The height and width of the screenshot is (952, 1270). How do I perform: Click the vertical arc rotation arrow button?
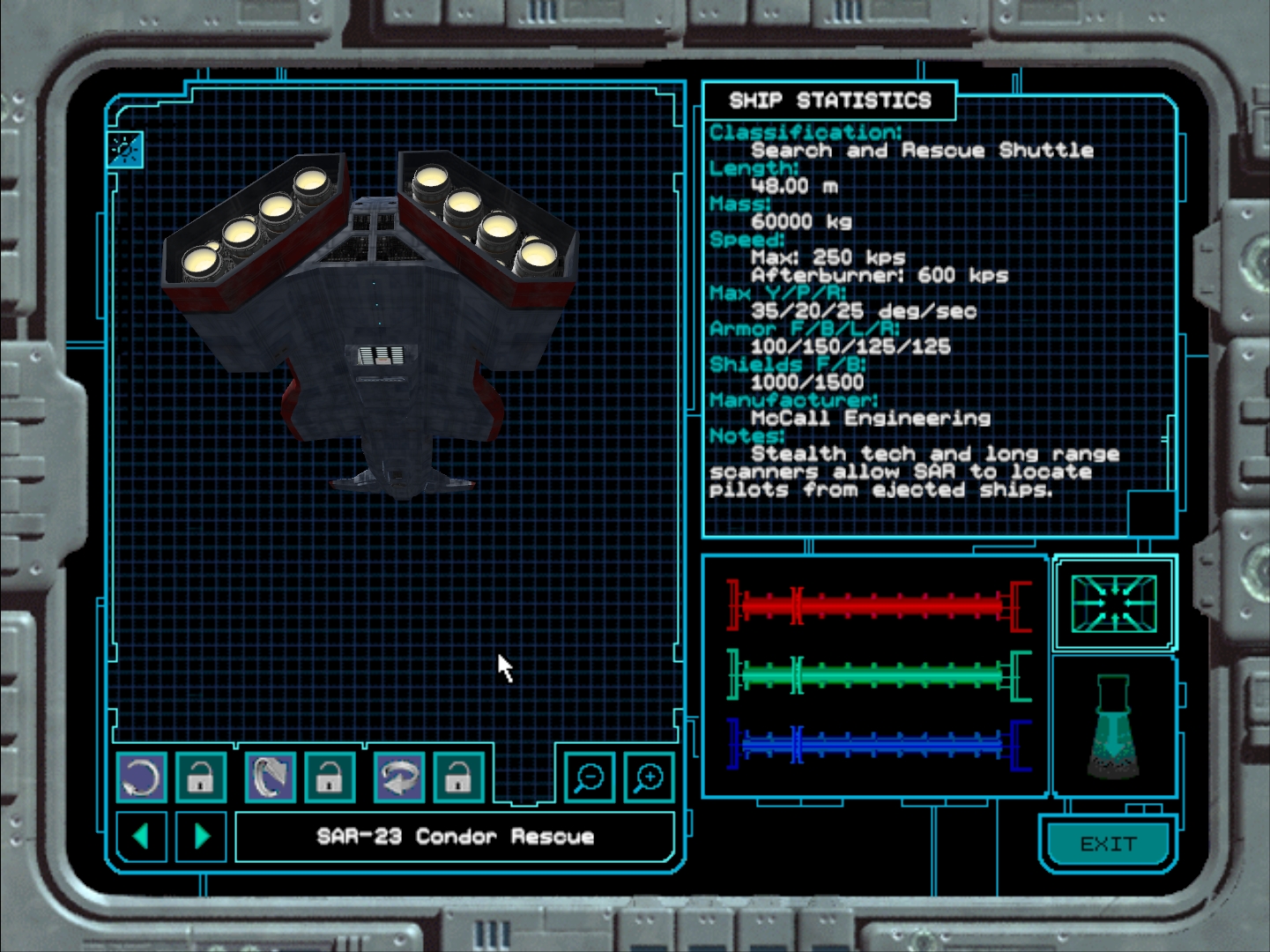270,777
